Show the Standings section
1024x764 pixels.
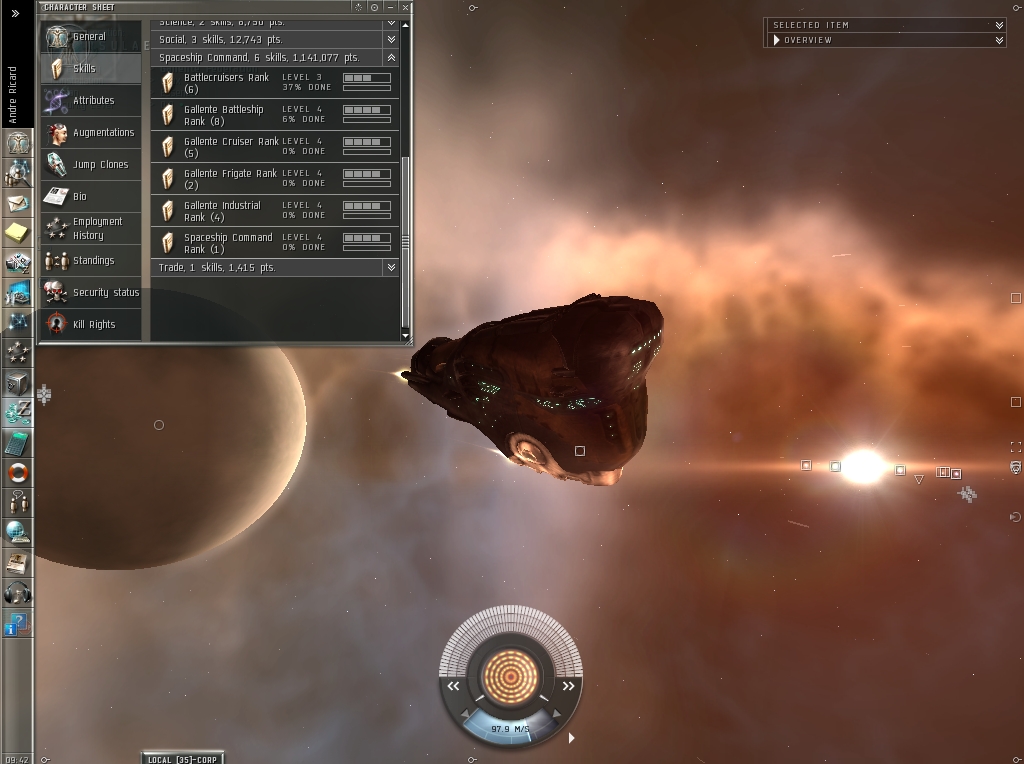93,261
